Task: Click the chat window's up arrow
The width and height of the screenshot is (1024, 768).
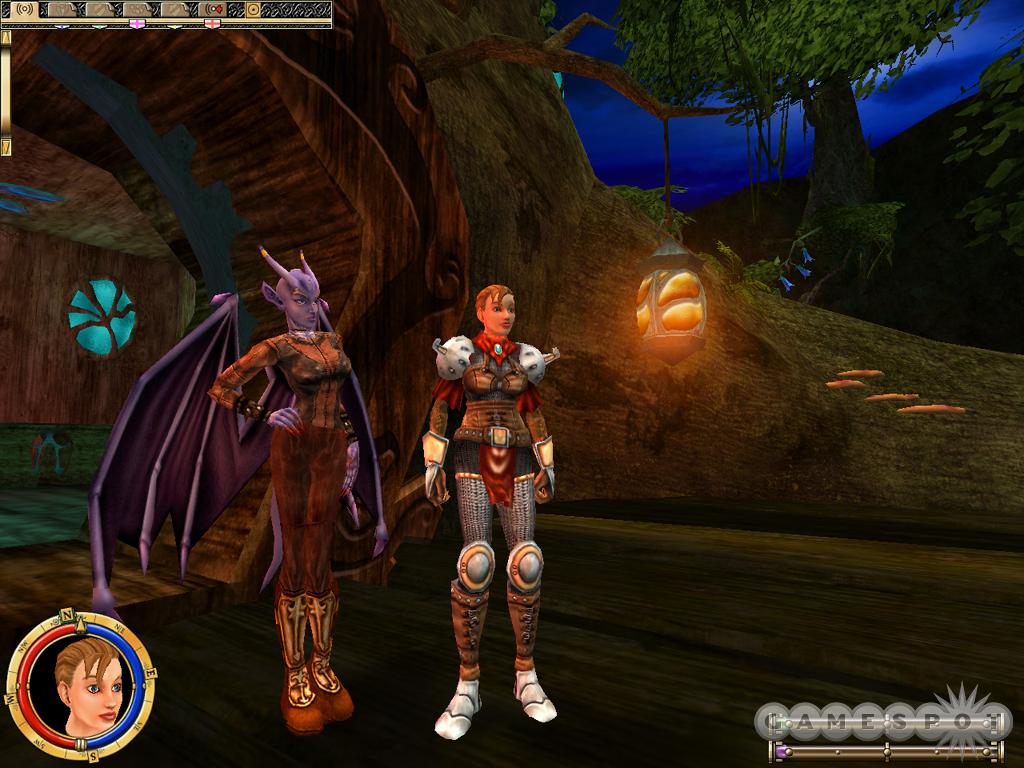Action: pyautogui.click(x=6, y=36)
